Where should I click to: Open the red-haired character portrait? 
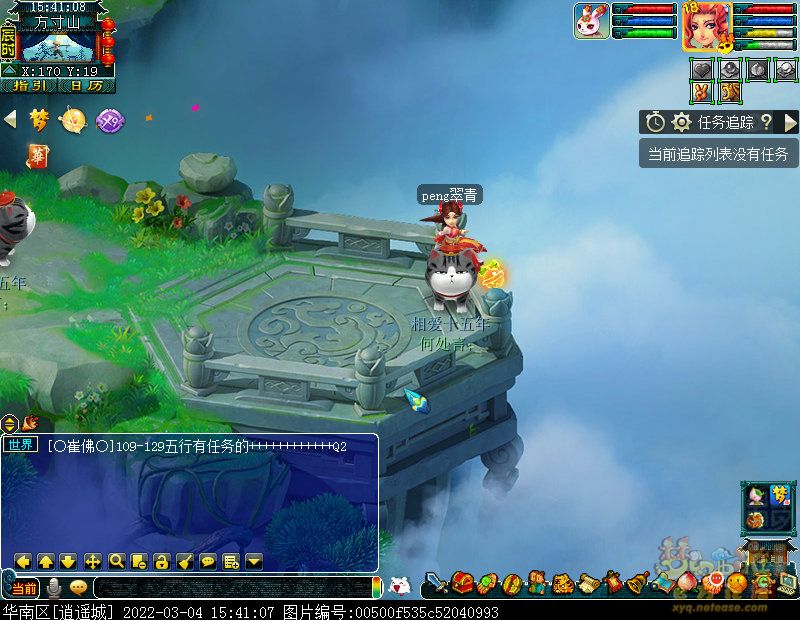pos(706,25)
